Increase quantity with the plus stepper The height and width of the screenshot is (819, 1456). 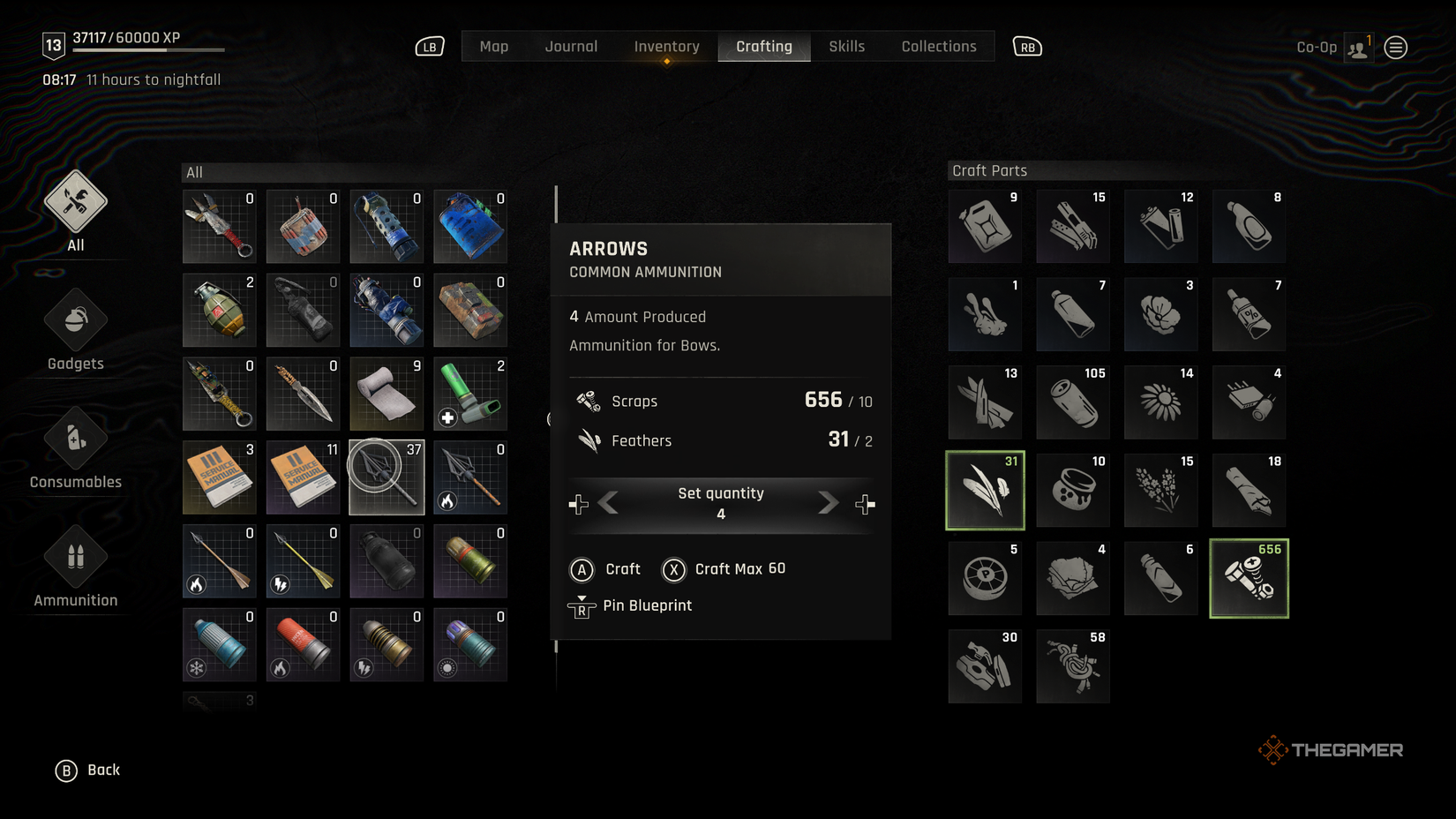pos(865,503)
